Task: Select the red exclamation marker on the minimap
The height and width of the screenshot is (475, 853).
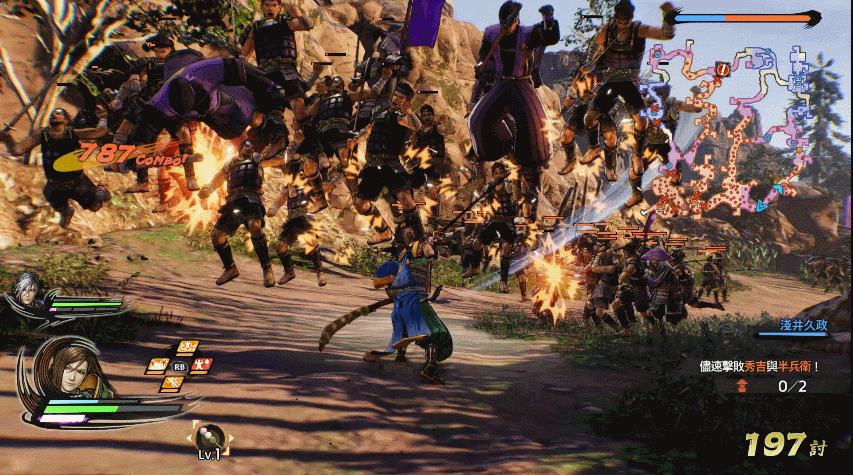Action: (x=721, y=69)
